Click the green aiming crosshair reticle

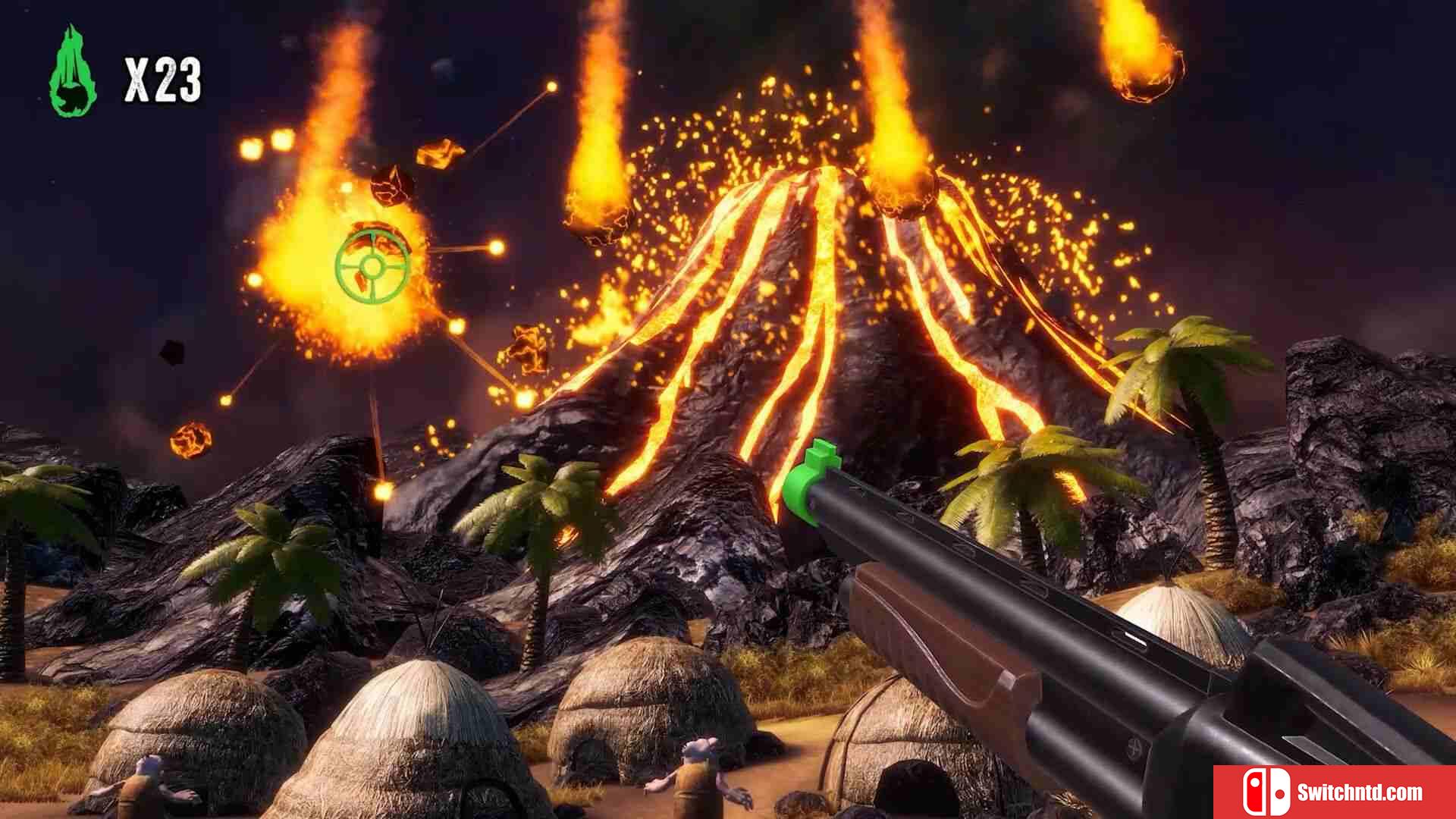(372, 265)
